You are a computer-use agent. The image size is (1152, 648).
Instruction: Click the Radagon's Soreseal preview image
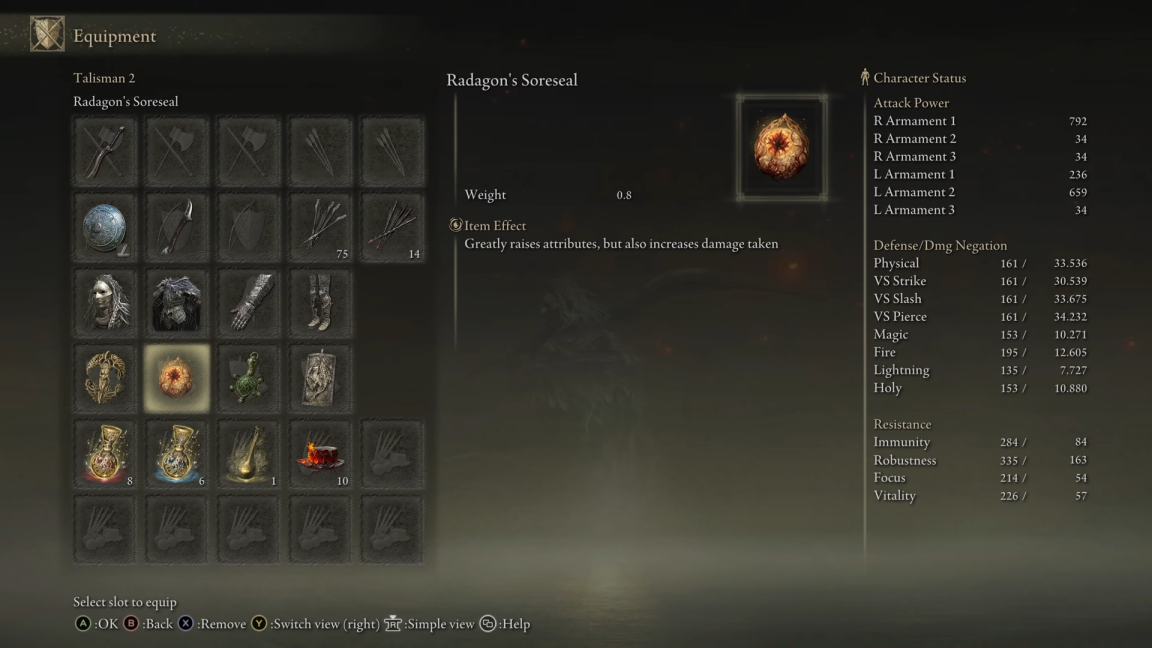coord(782,148)
